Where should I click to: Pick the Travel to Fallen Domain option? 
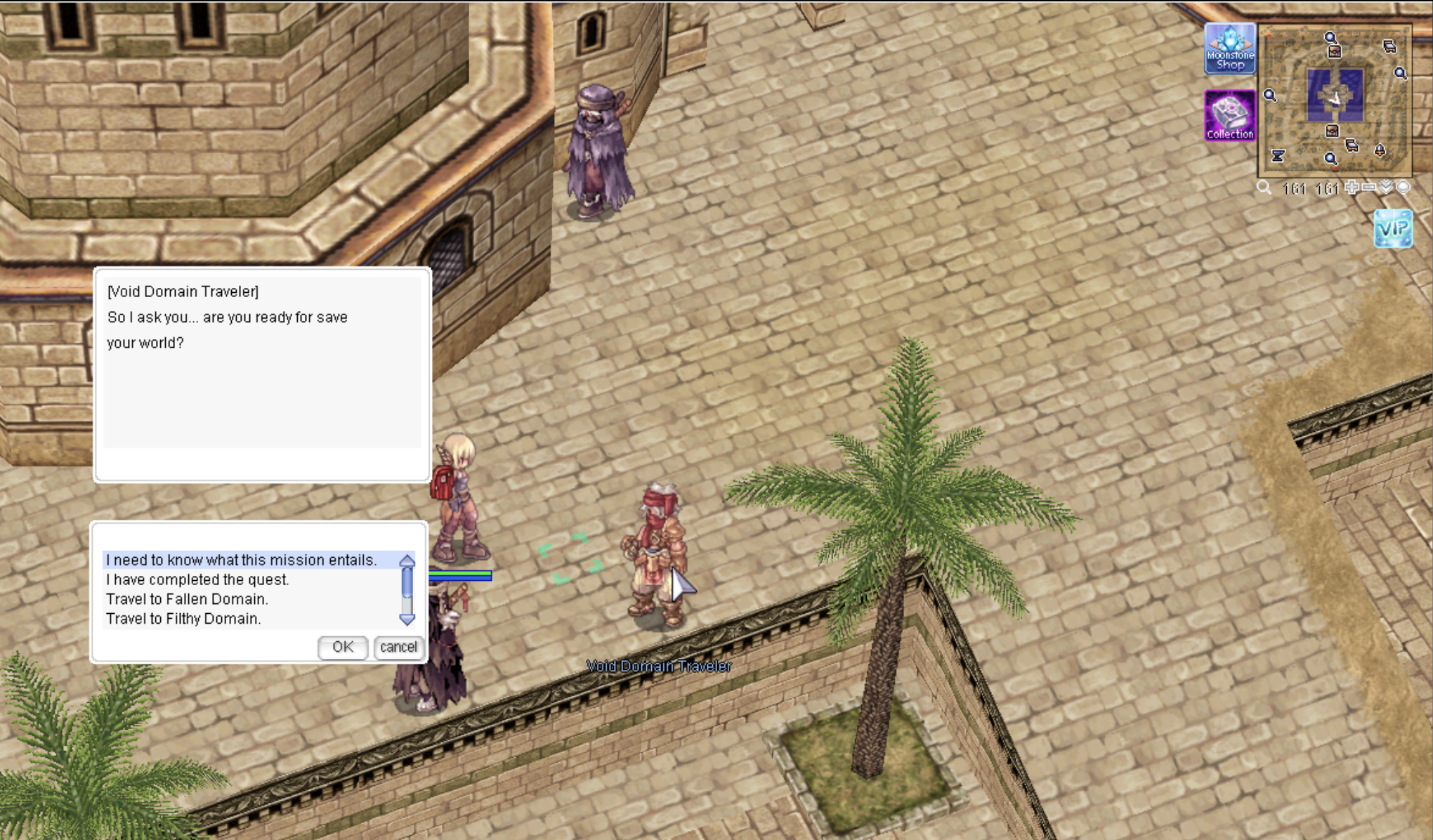(x=187, y=599)
